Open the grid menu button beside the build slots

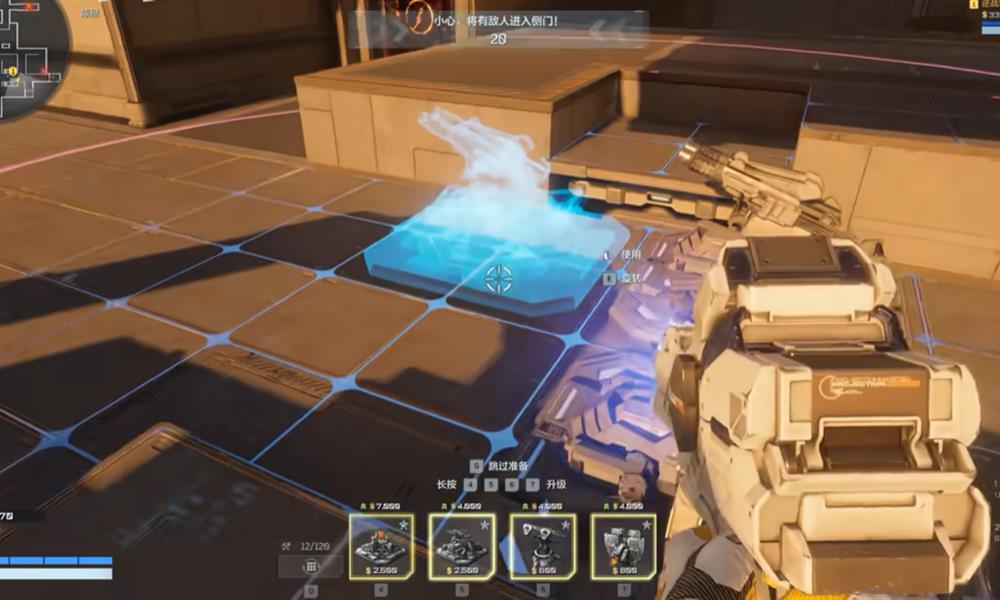coord(310,566)
